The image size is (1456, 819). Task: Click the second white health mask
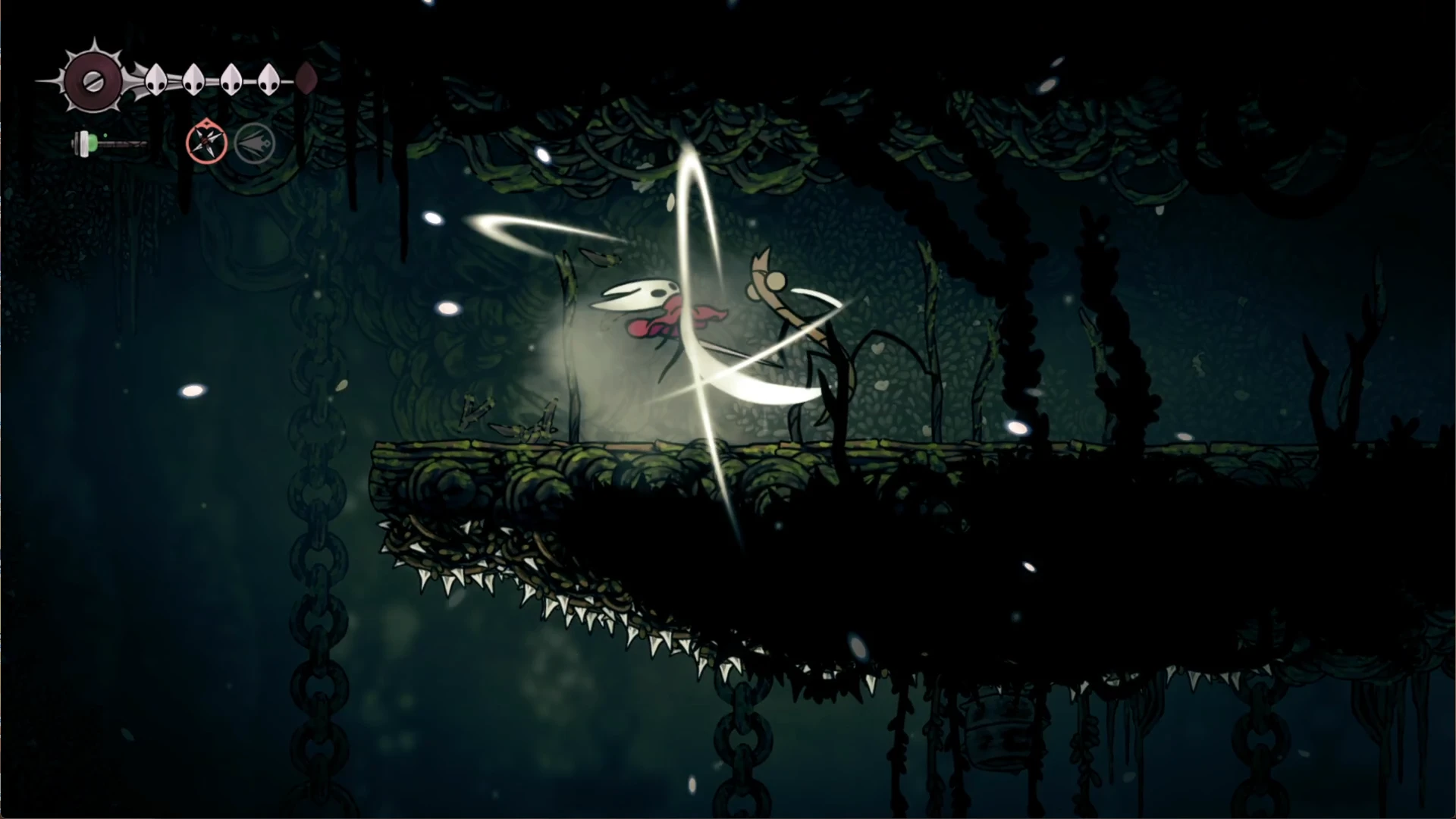(193, 79)
